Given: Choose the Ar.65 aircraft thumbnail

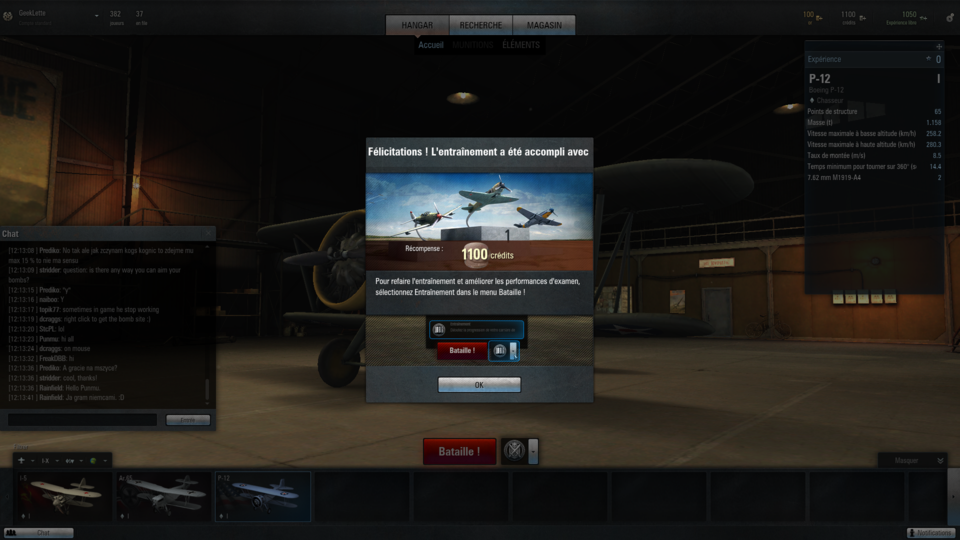Looking at the screenshot, I should point(163,496).
